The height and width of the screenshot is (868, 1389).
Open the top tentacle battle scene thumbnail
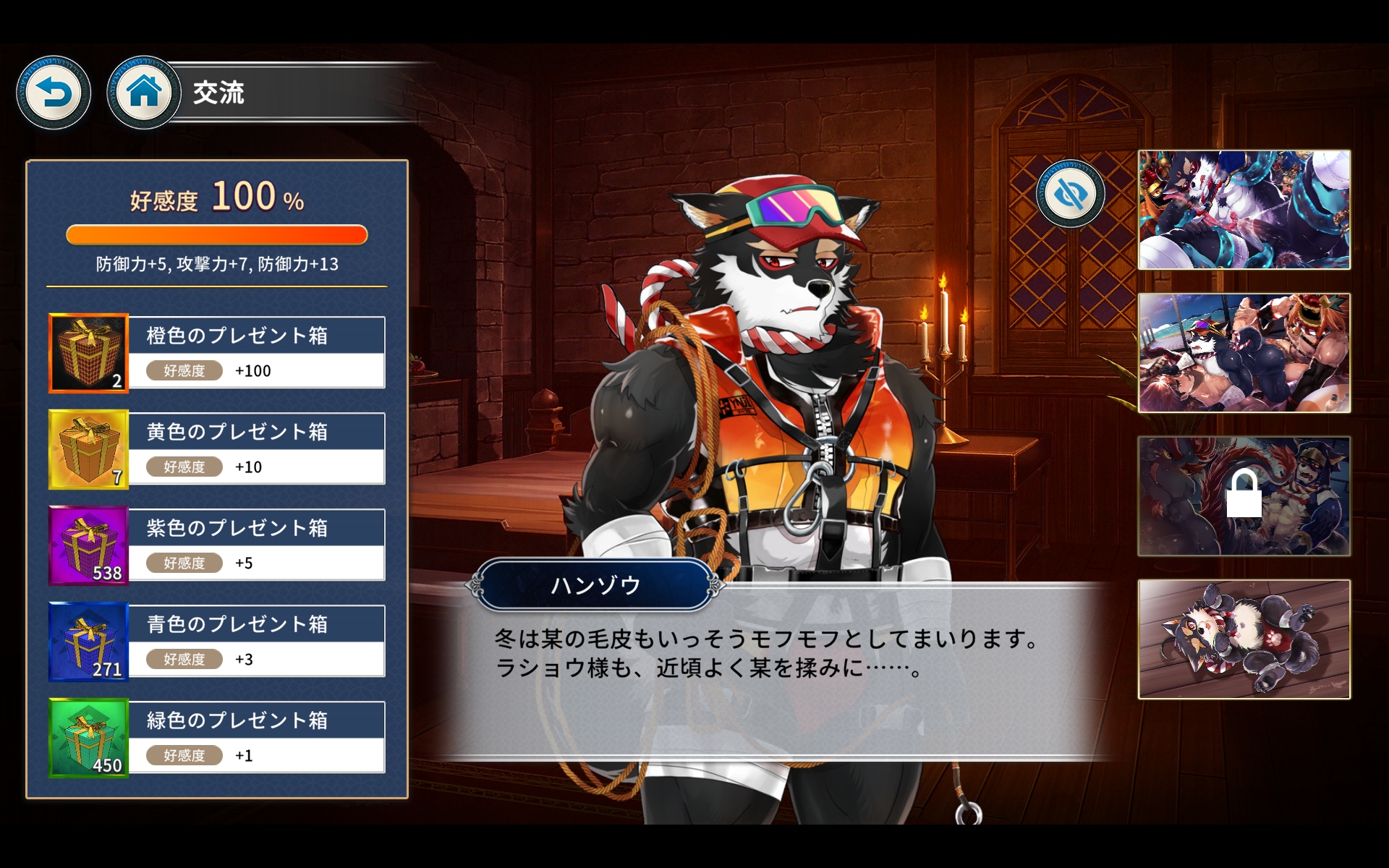point(1244,210)
